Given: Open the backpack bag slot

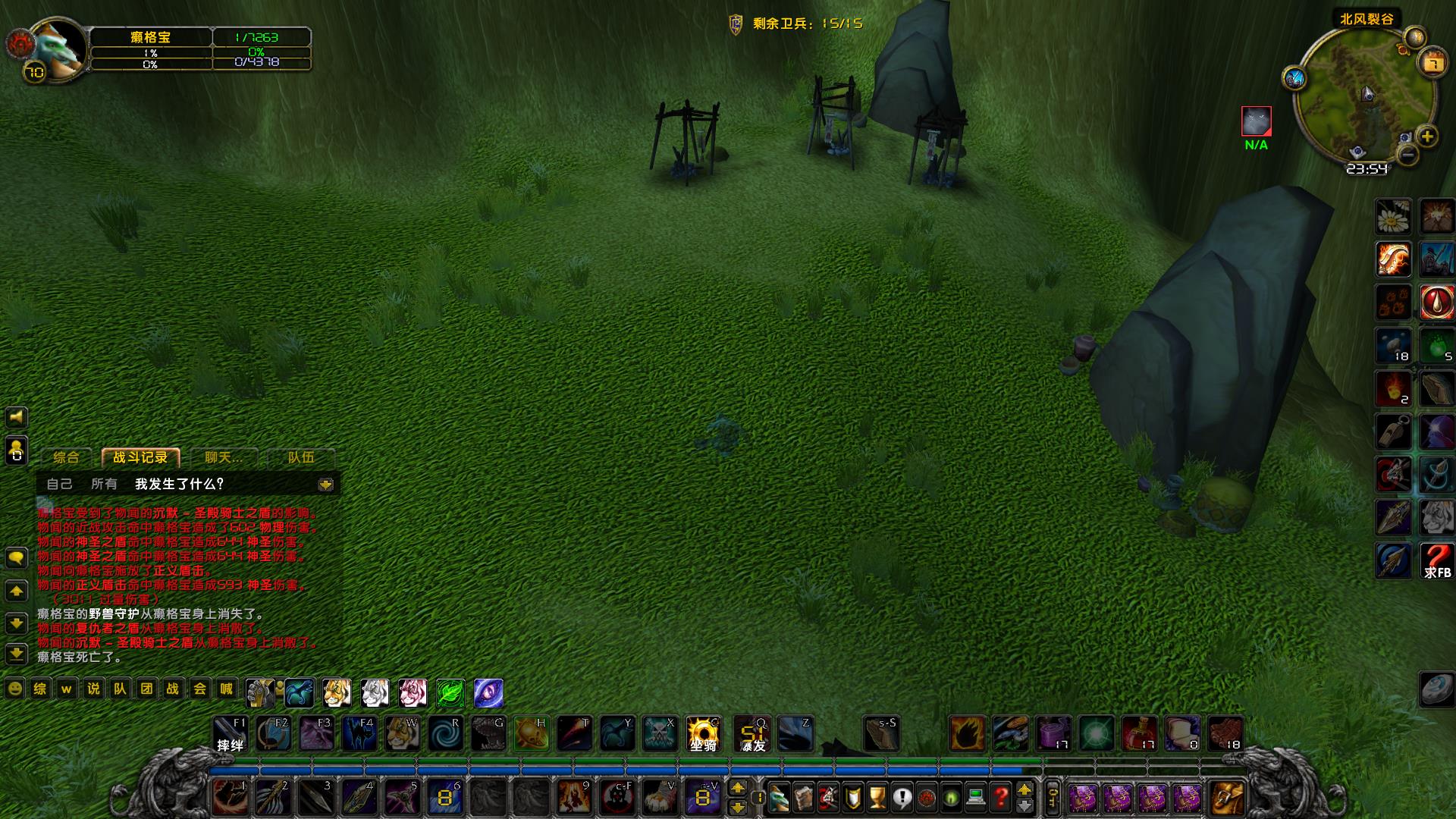Looking at the screenshot, I should click(x=1226, y=798).
